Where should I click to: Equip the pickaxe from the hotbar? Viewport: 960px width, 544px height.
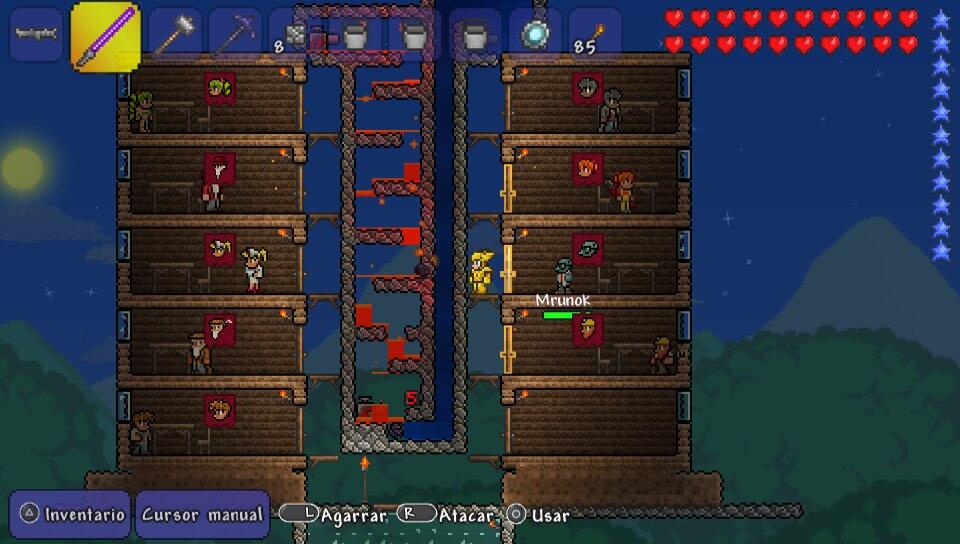(235, 36)
